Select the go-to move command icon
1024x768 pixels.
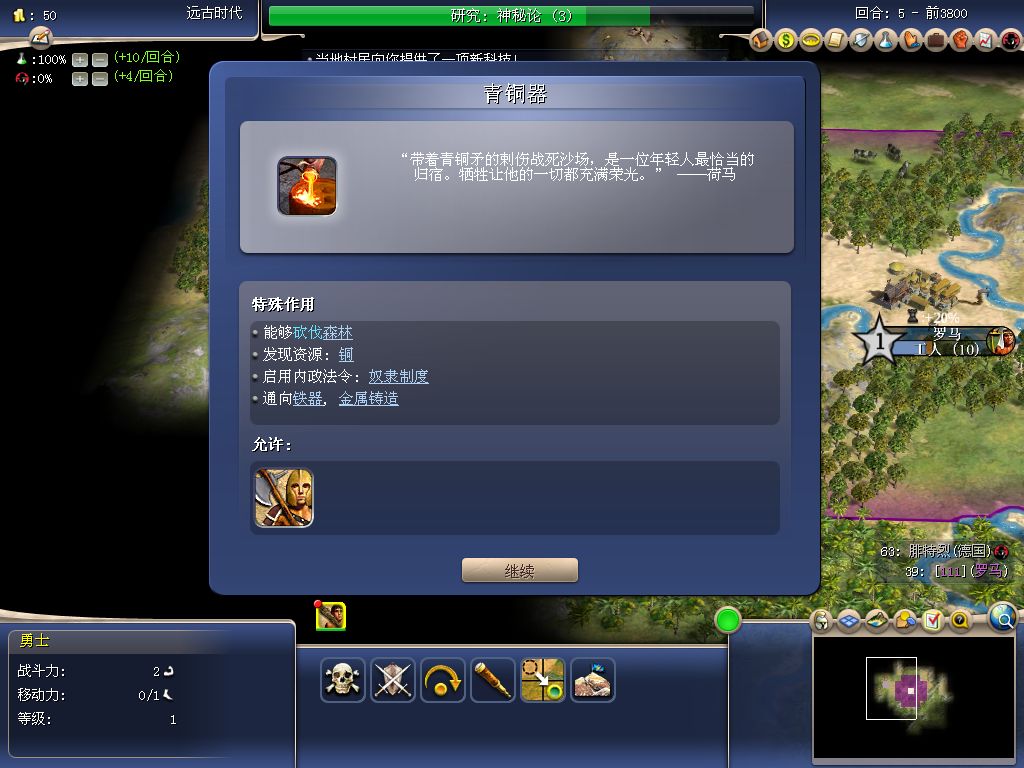[x=543, y=680]
